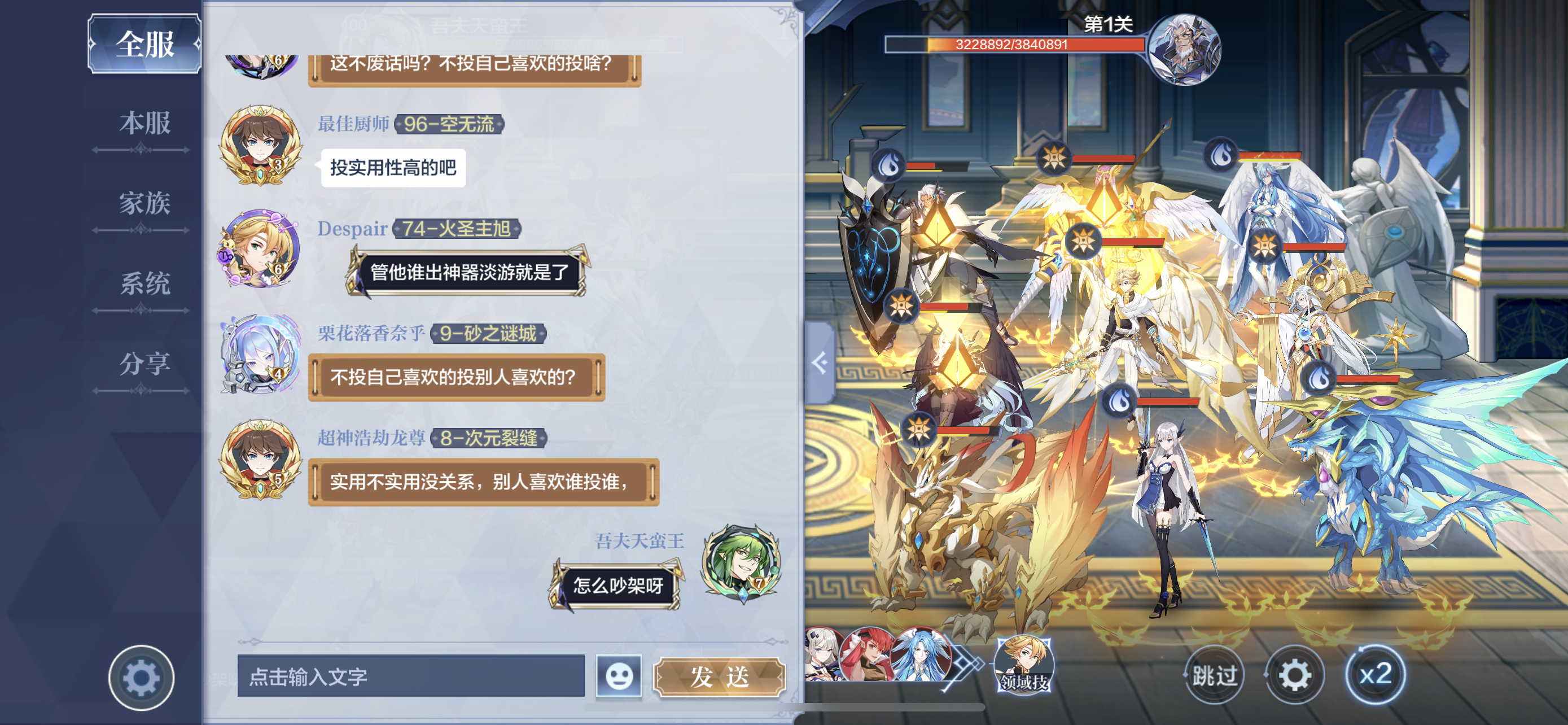Open the 本服 chat channel

[145, 124]
